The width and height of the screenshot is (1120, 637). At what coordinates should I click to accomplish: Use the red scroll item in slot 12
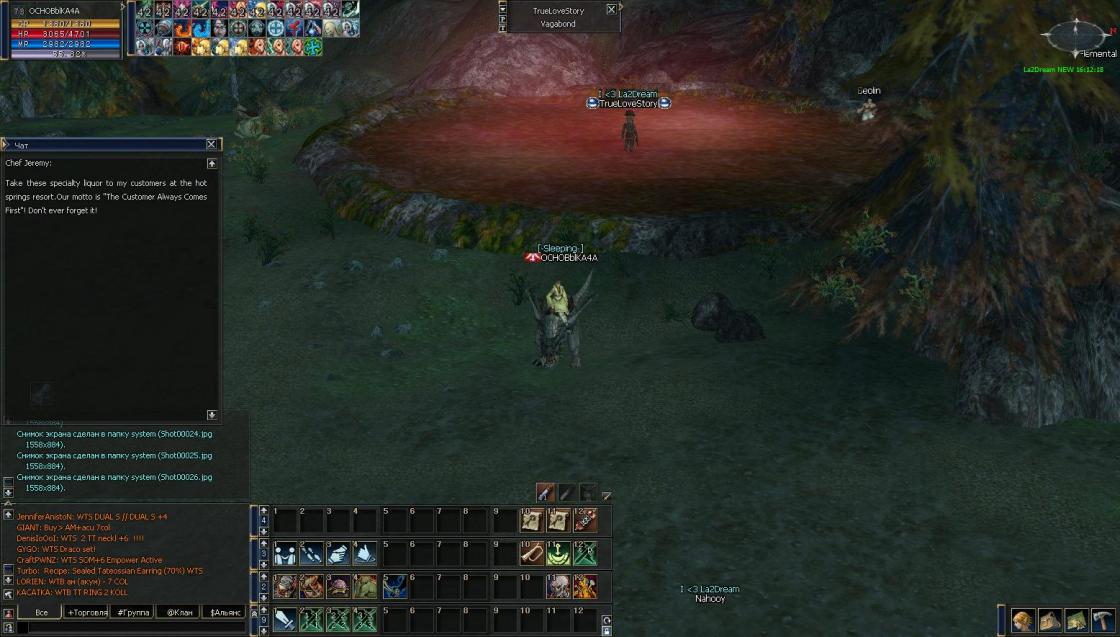pos(585,520)
